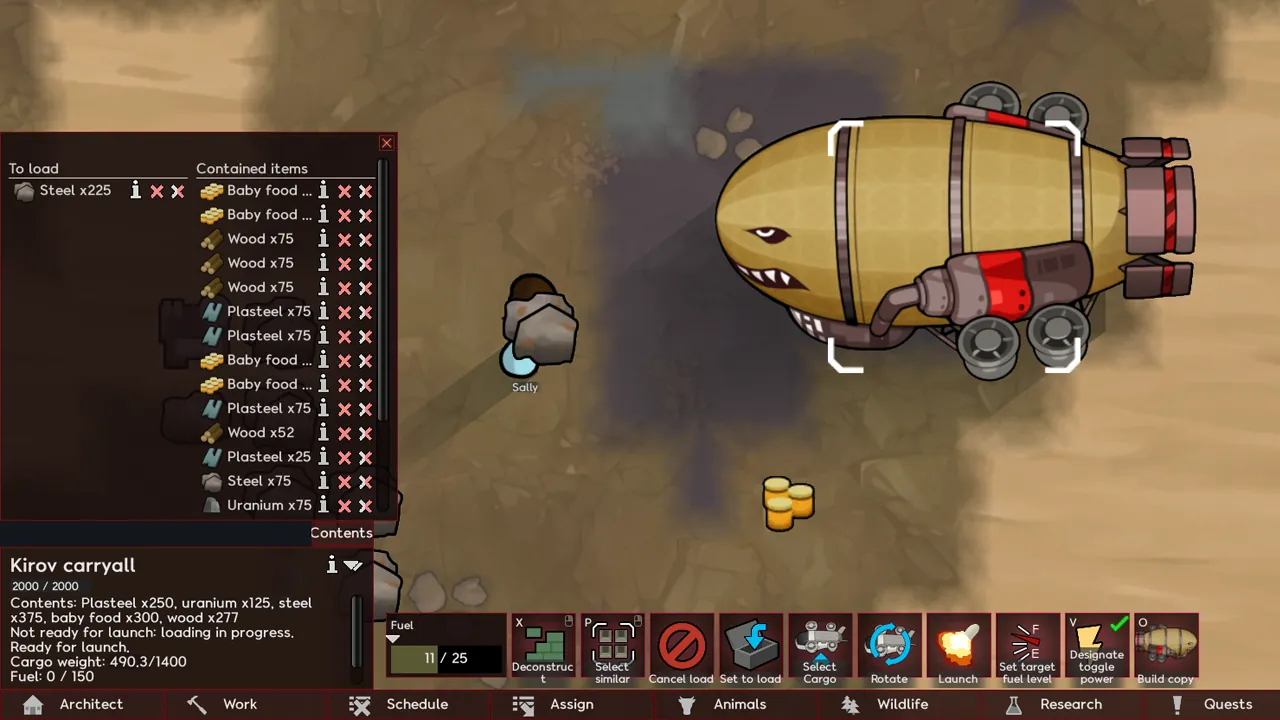The image size is (1280, 720).
Task: Switch to the Schedule tab
Action: [400, 704]
